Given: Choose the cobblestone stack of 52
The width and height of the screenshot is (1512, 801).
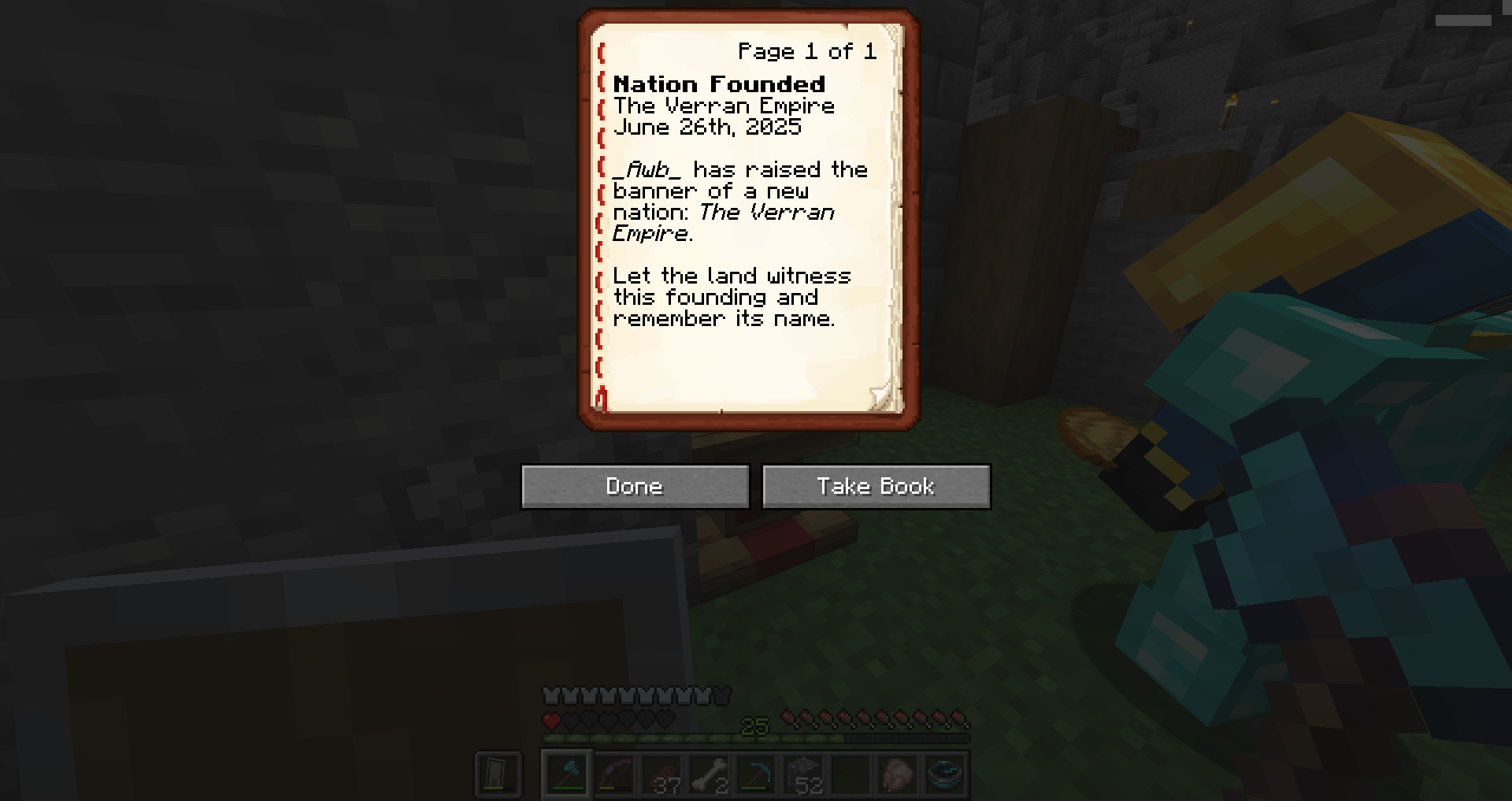Looking at the screenshot, I should click(x=803, y=775).
